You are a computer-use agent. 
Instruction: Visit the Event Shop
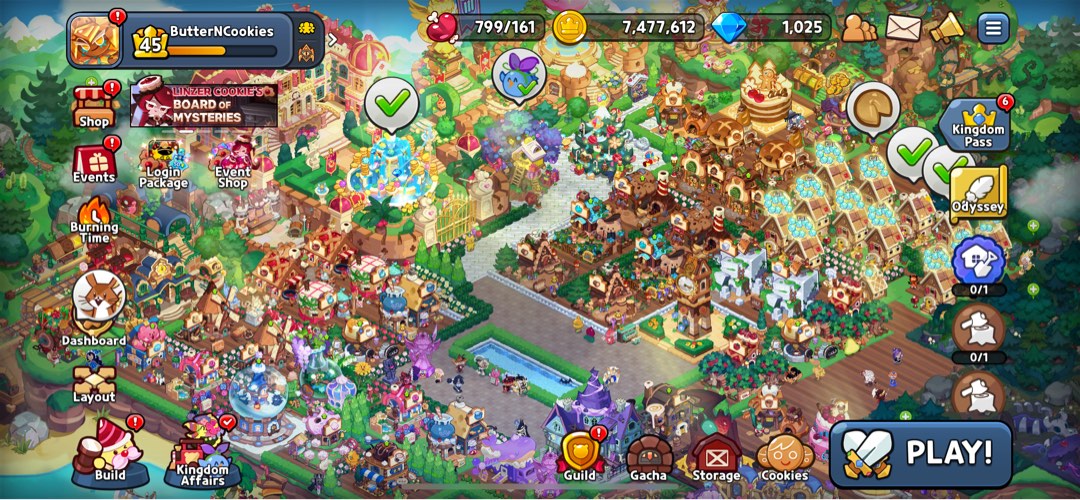coord(231,164)
